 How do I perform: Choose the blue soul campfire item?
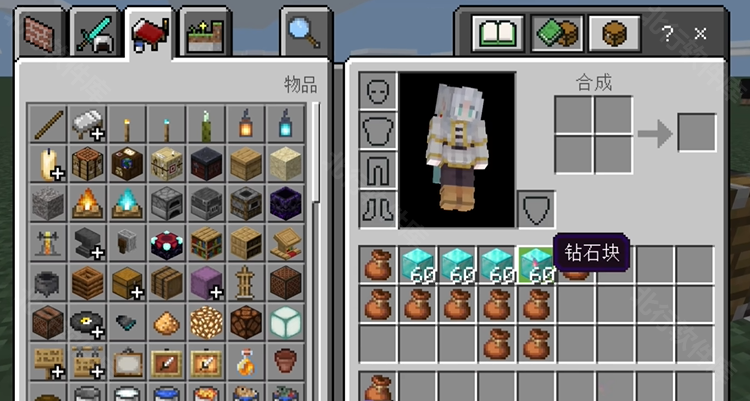(126, 203)
